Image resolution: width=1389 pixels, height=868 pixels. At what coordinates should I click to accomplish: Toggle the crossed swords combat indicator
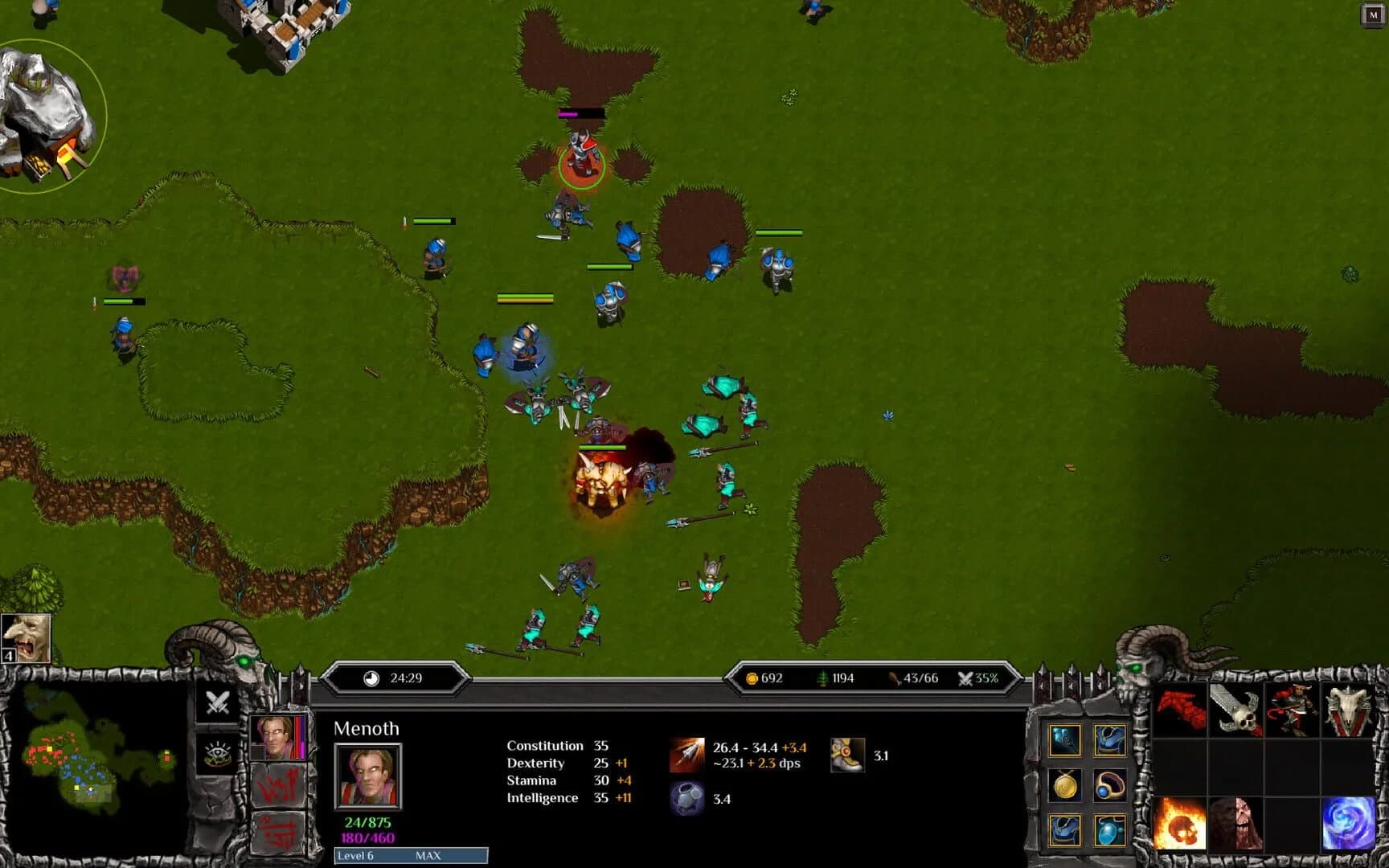[x=217, y=702]
